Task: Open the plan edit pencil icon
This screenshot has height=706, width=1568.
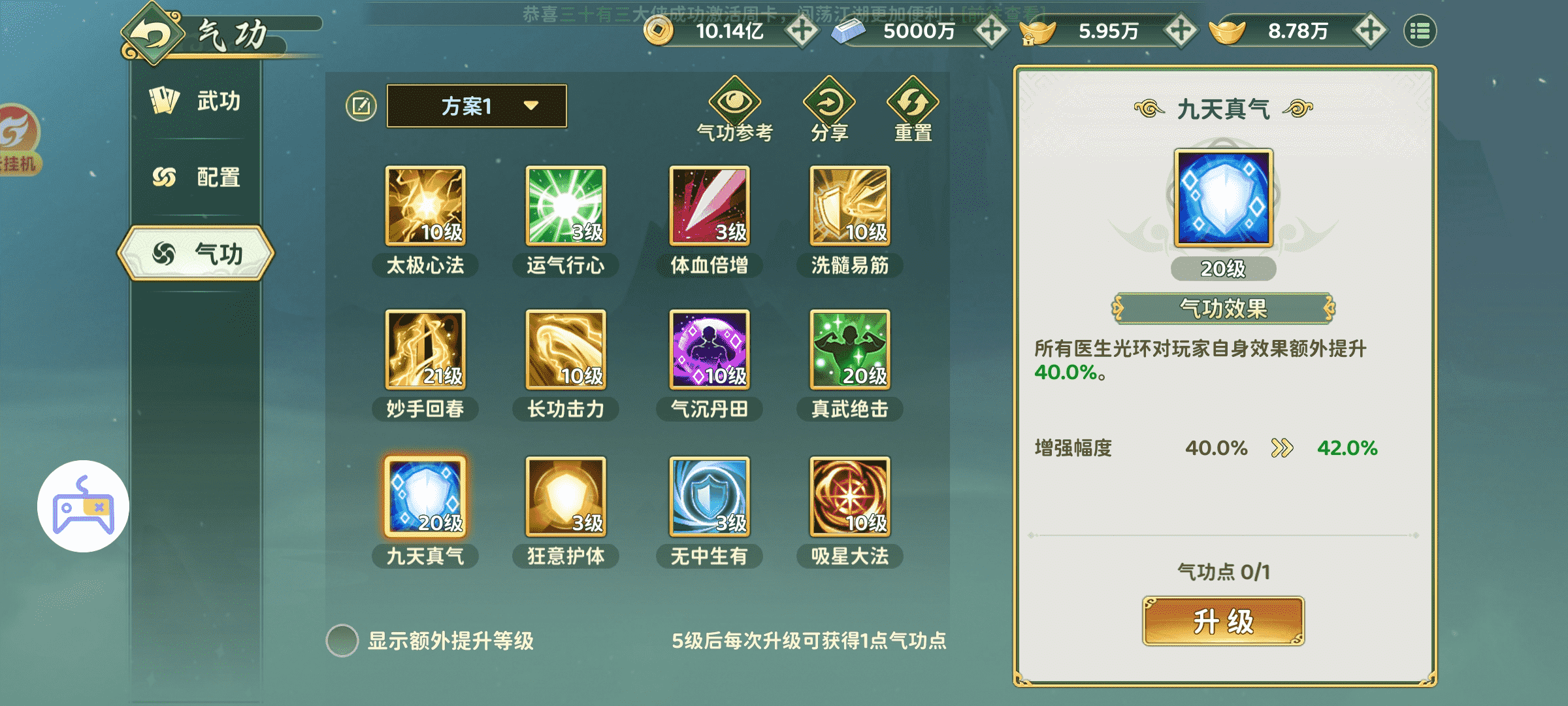Action: tap(362, 105)
